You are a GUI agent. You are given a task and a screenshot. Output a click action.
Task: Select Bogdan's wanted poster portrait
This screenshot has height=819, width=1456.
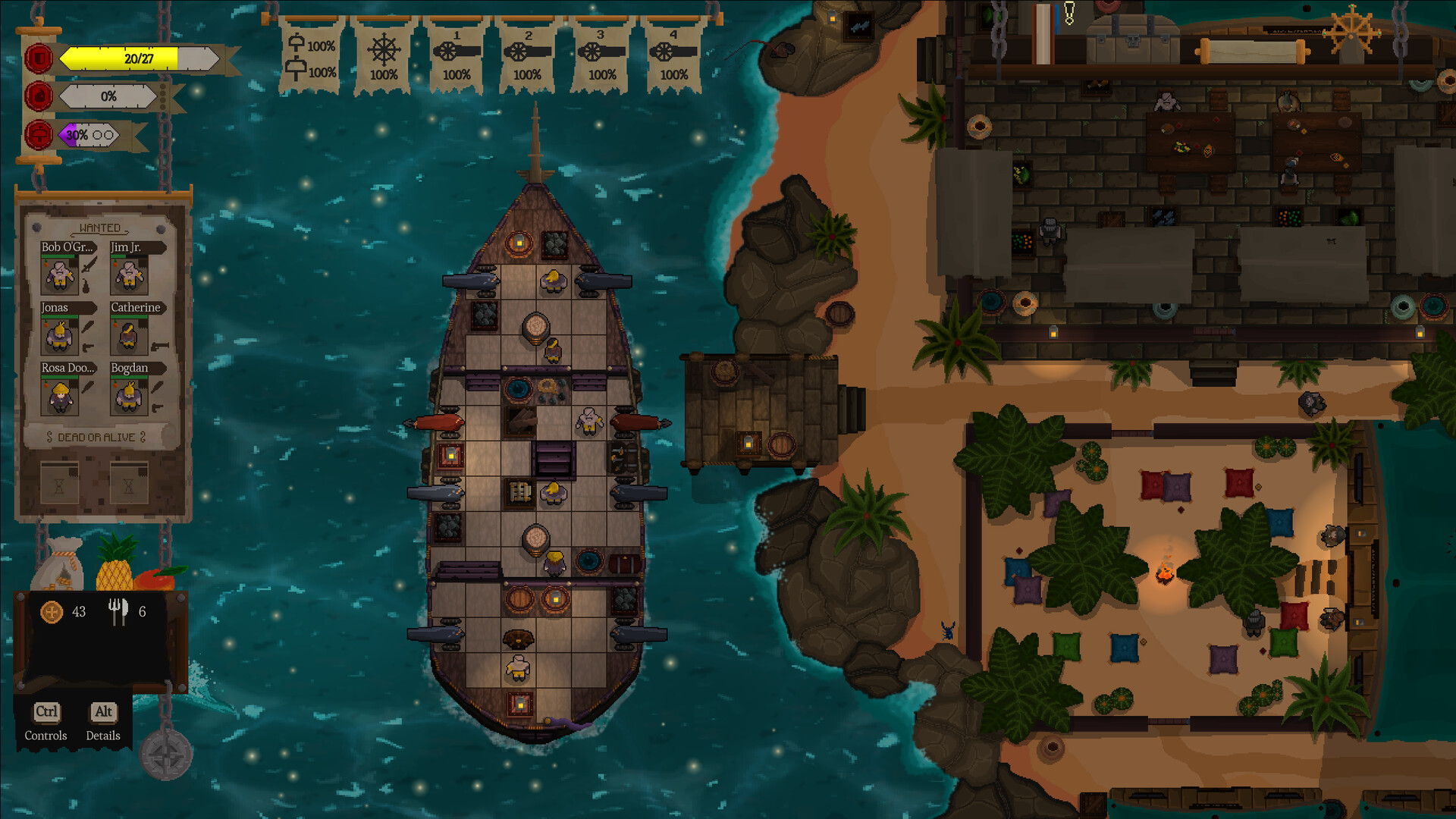[x=129, y=397]
